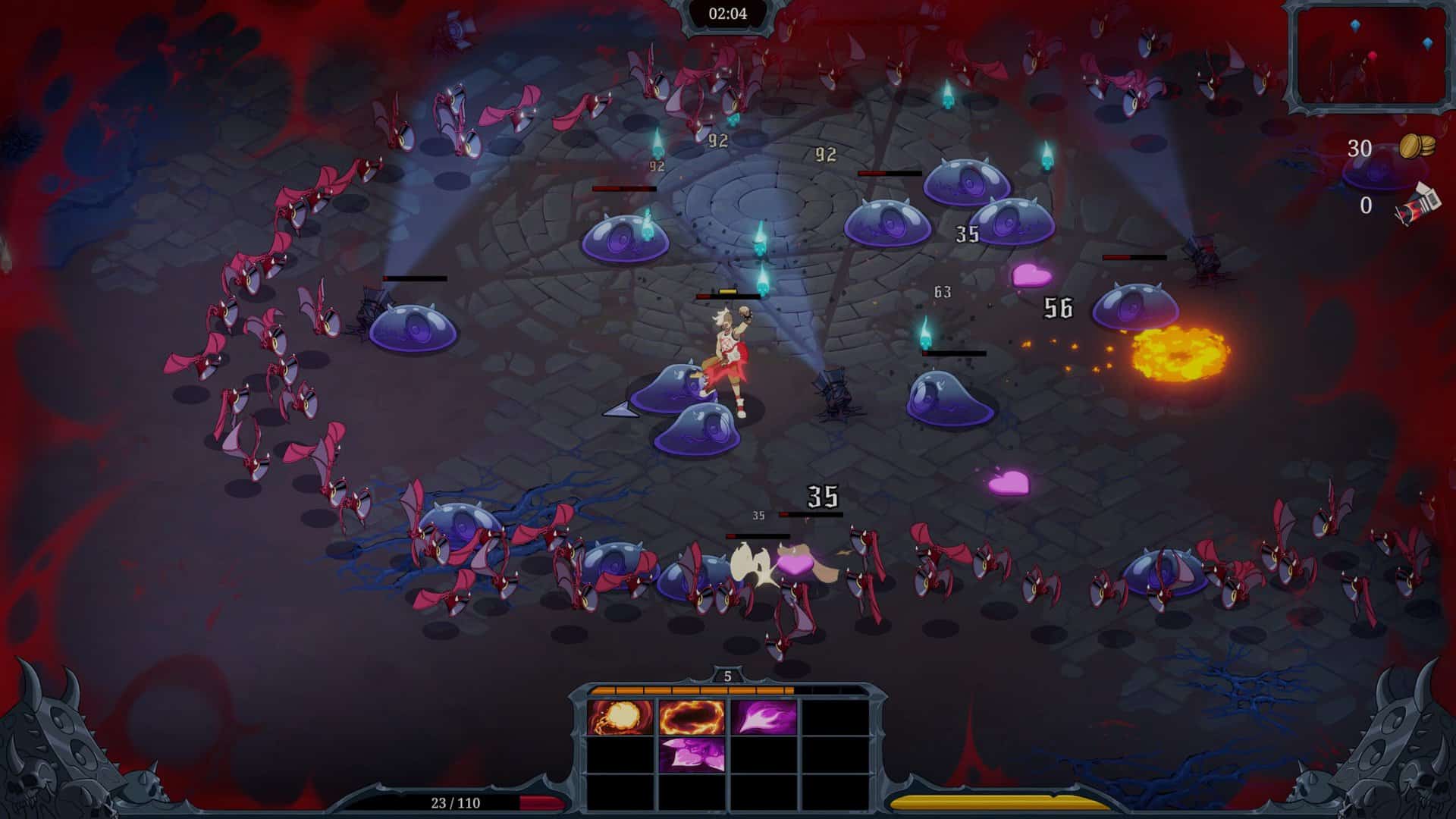
Task: Click the minimap in the corner
Action: 1370,55
